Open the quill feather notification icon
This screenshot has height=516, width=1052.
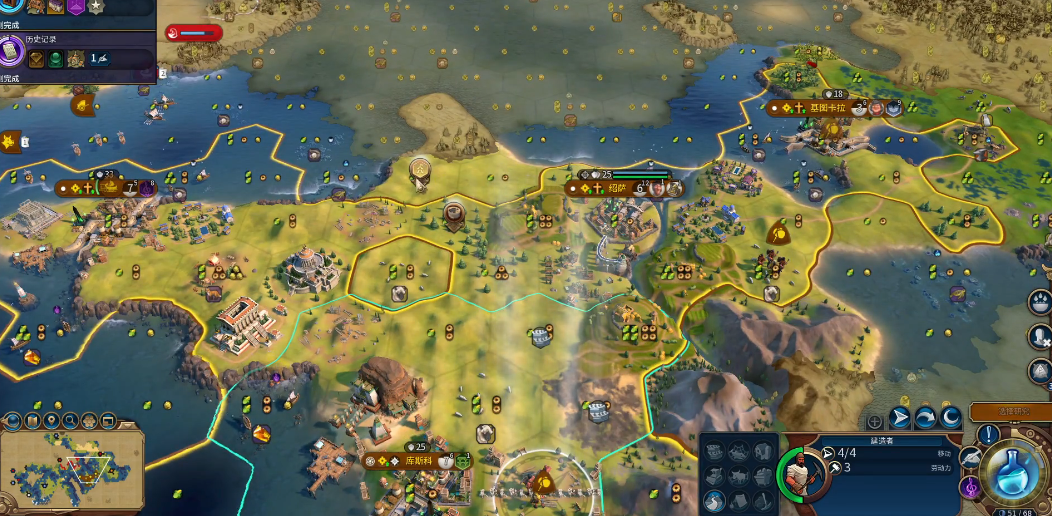pos(970,457)
